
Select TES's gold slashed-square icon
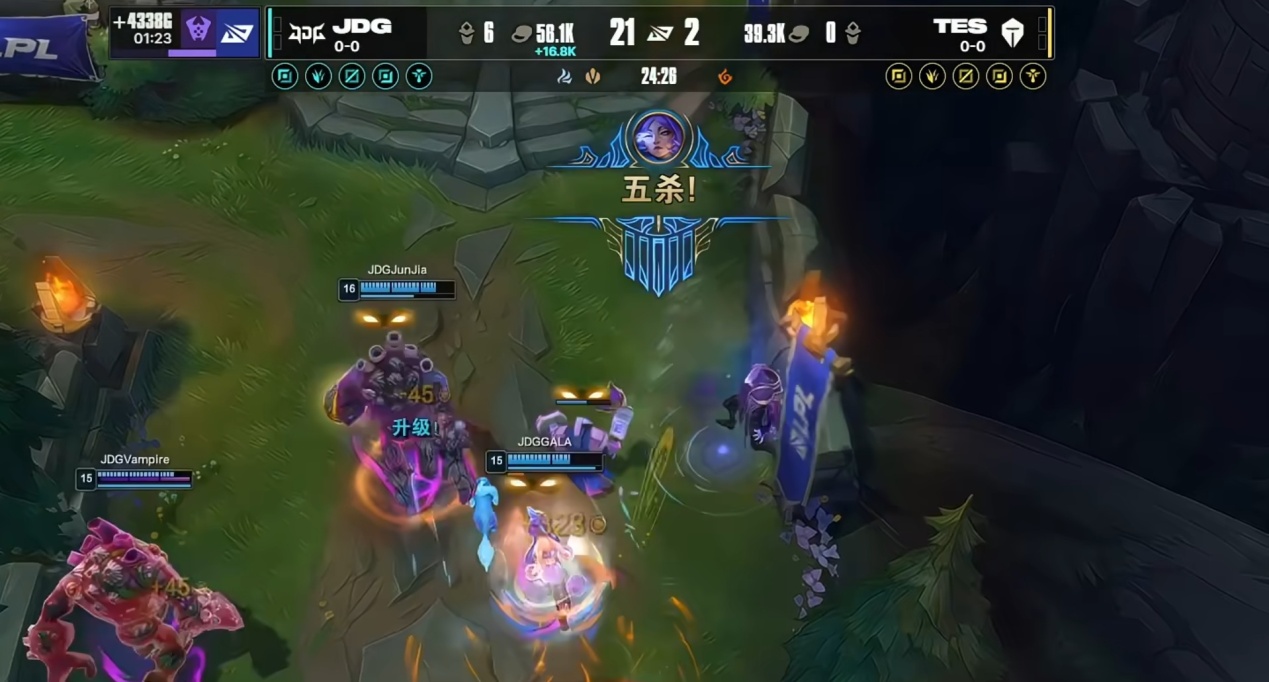tap(965, 76)
